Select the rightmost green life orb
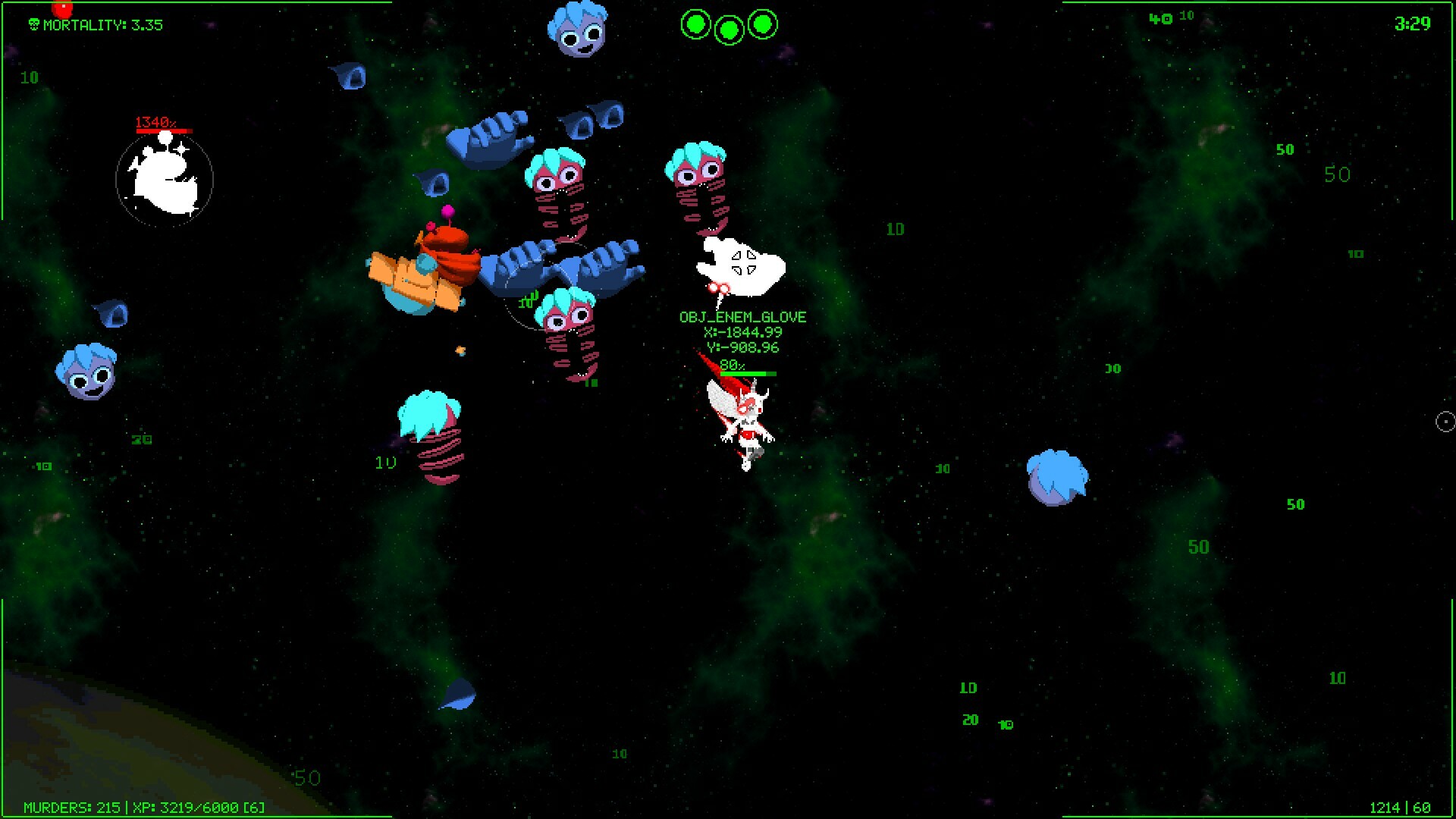This screenshot has width=1456, height=819. pyautogui.click(x=762, y=25)
